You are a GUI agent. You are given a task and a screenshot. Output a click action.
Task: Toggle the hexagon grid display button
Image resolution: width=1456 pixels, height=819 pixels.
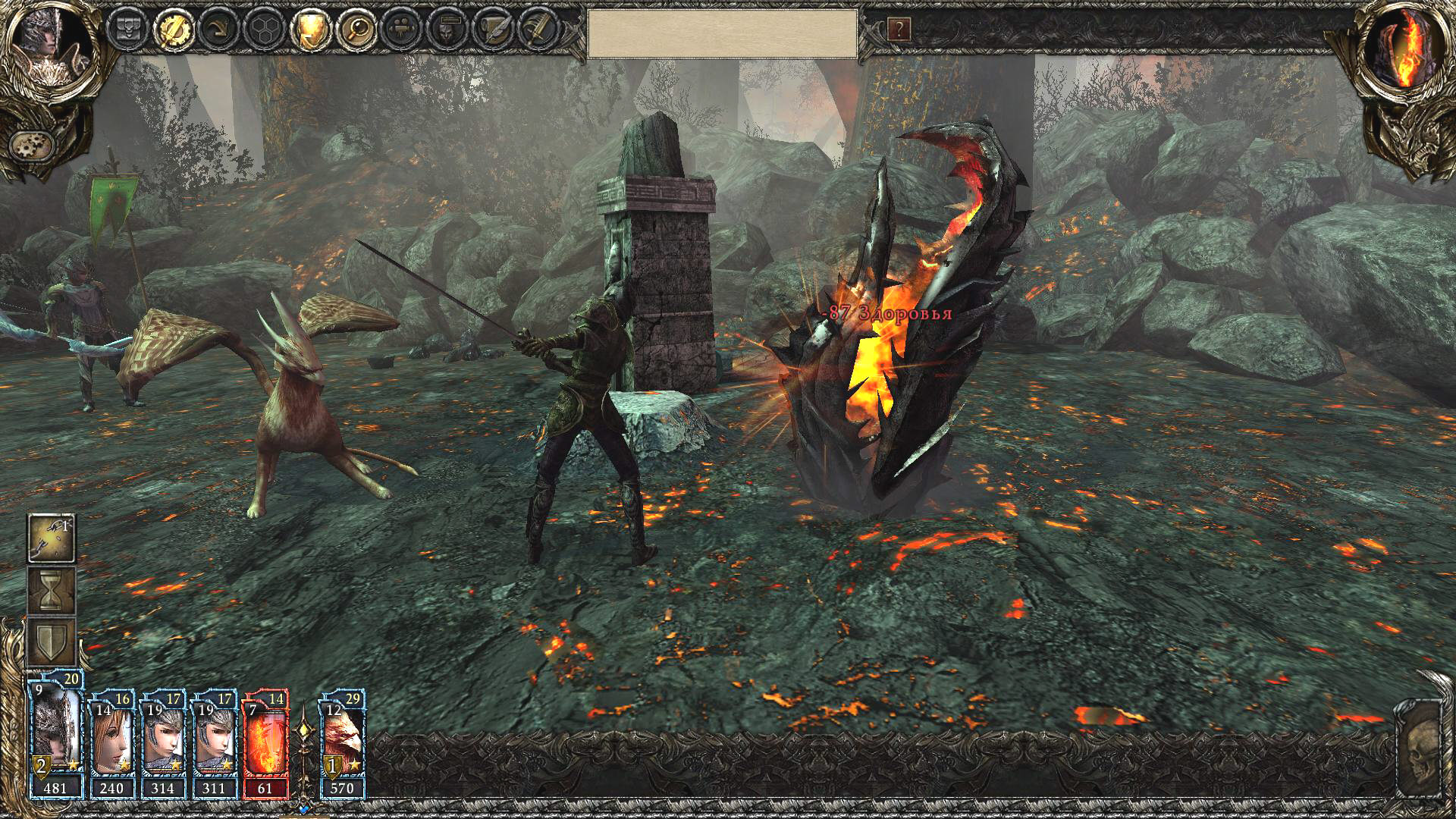[x=265, y=30]
